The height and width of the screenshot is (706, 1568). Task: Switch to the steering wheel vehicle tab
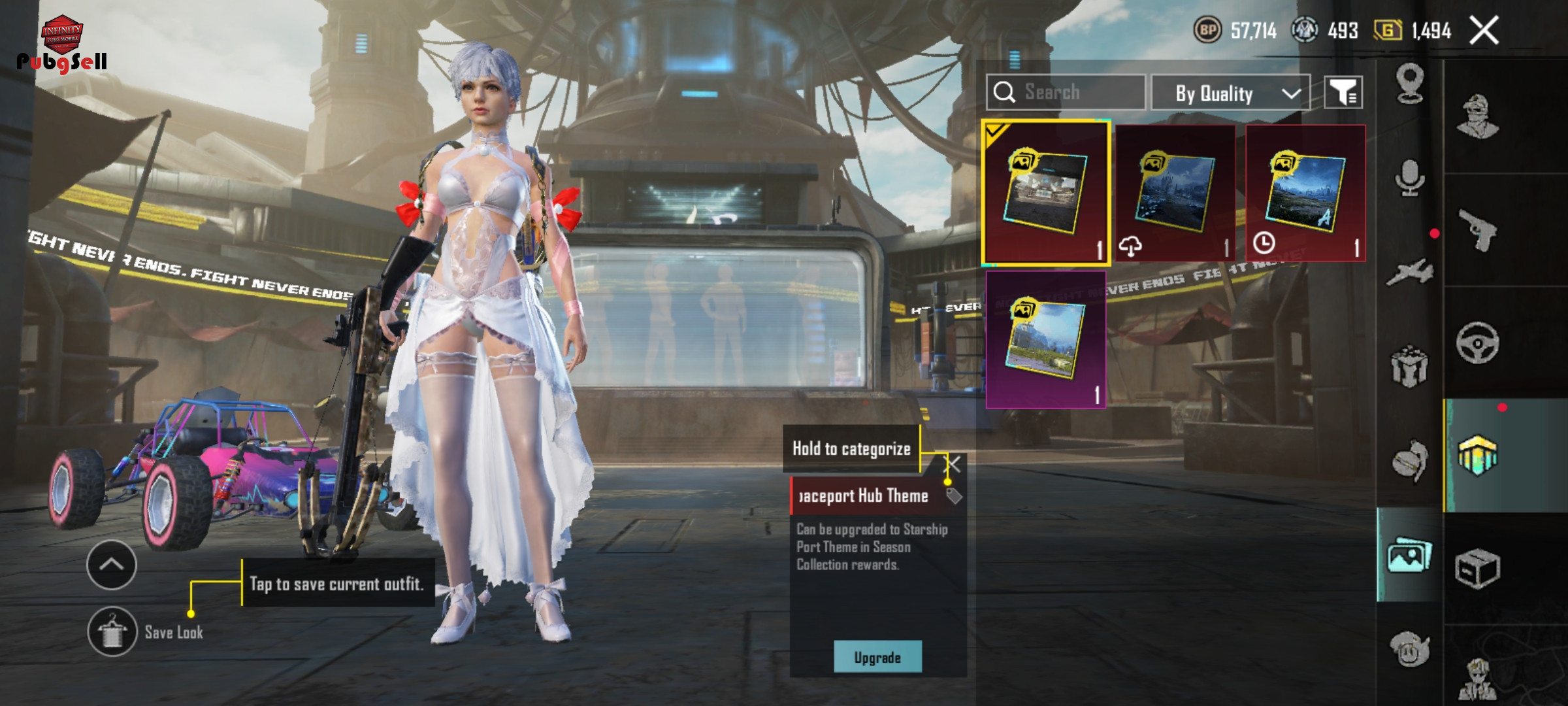click(x=1478, y=343)
